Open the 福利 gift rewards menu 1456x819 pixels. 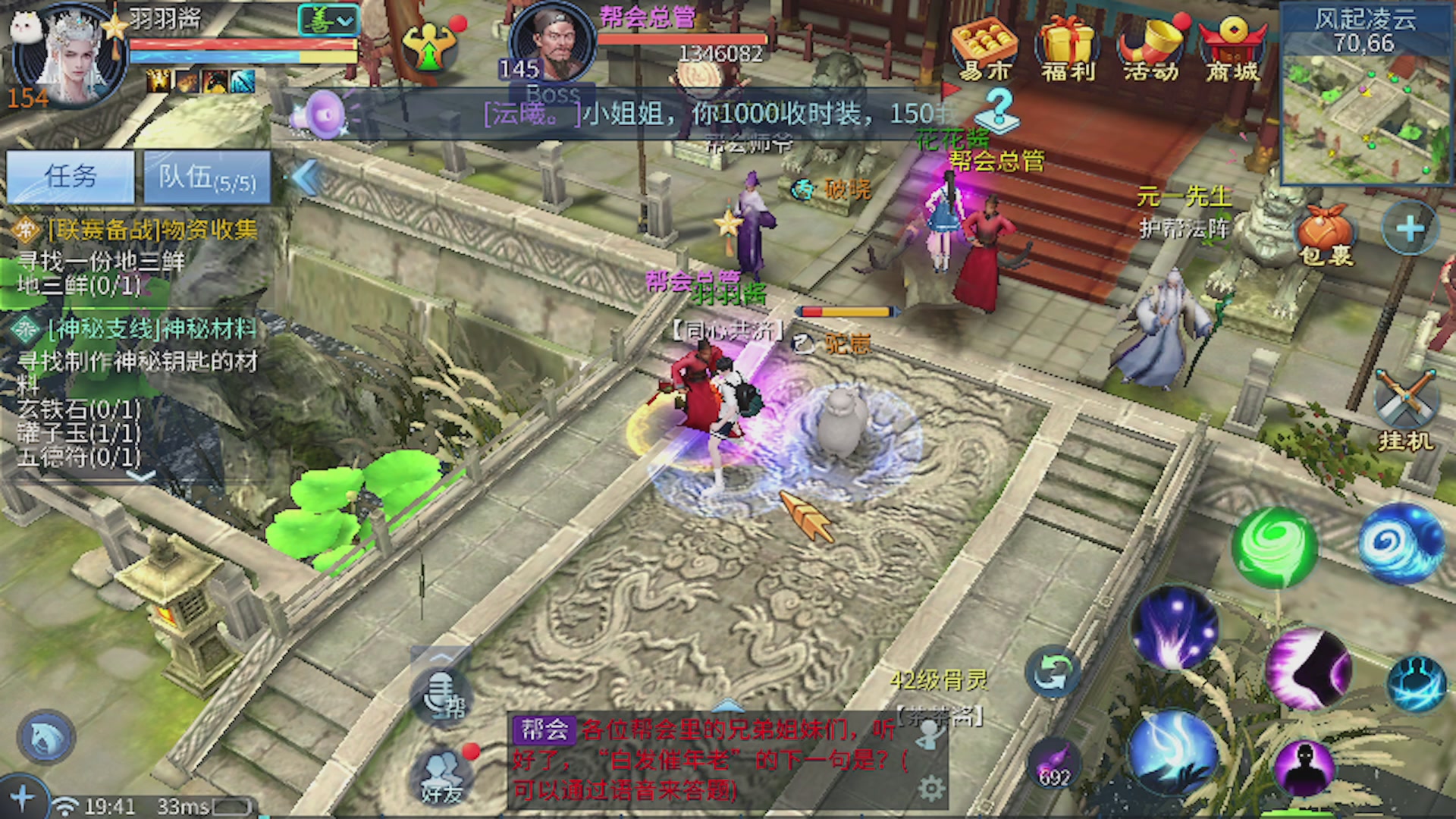tap(1067, 50)
